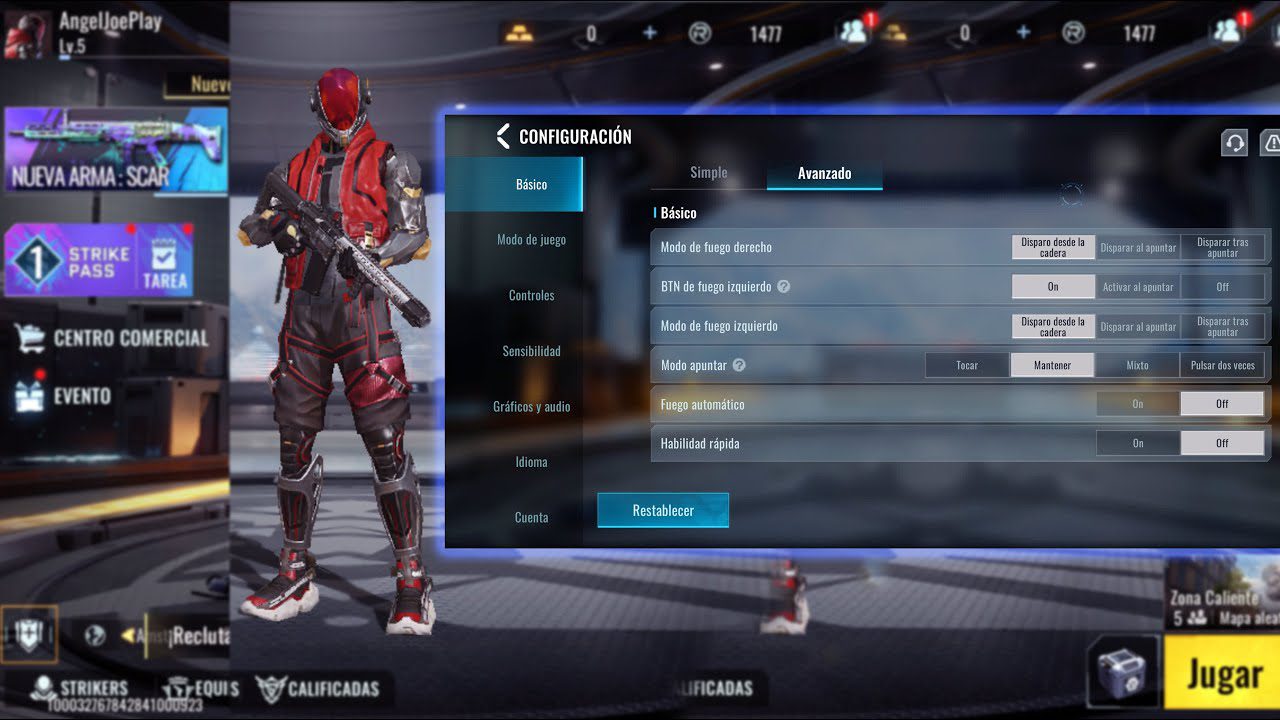The height and width of the screenshot is (720, 1280).
Task: Turn Habilidad rápida On
Action: pos(1137,443)
